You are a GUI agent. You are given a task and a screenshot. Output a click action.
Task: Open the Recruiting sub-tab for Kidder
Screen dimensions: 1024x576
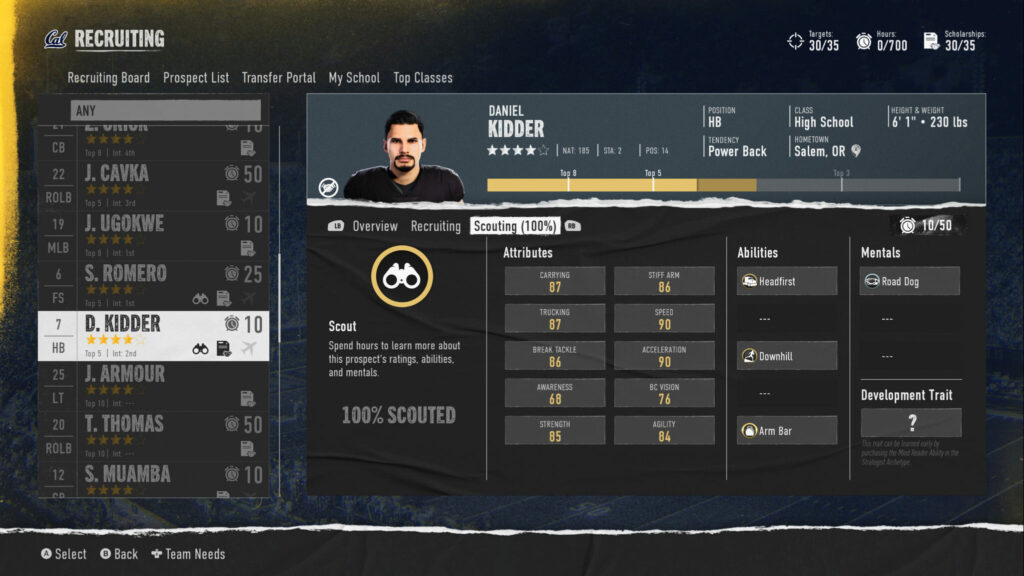click(435, 227)
